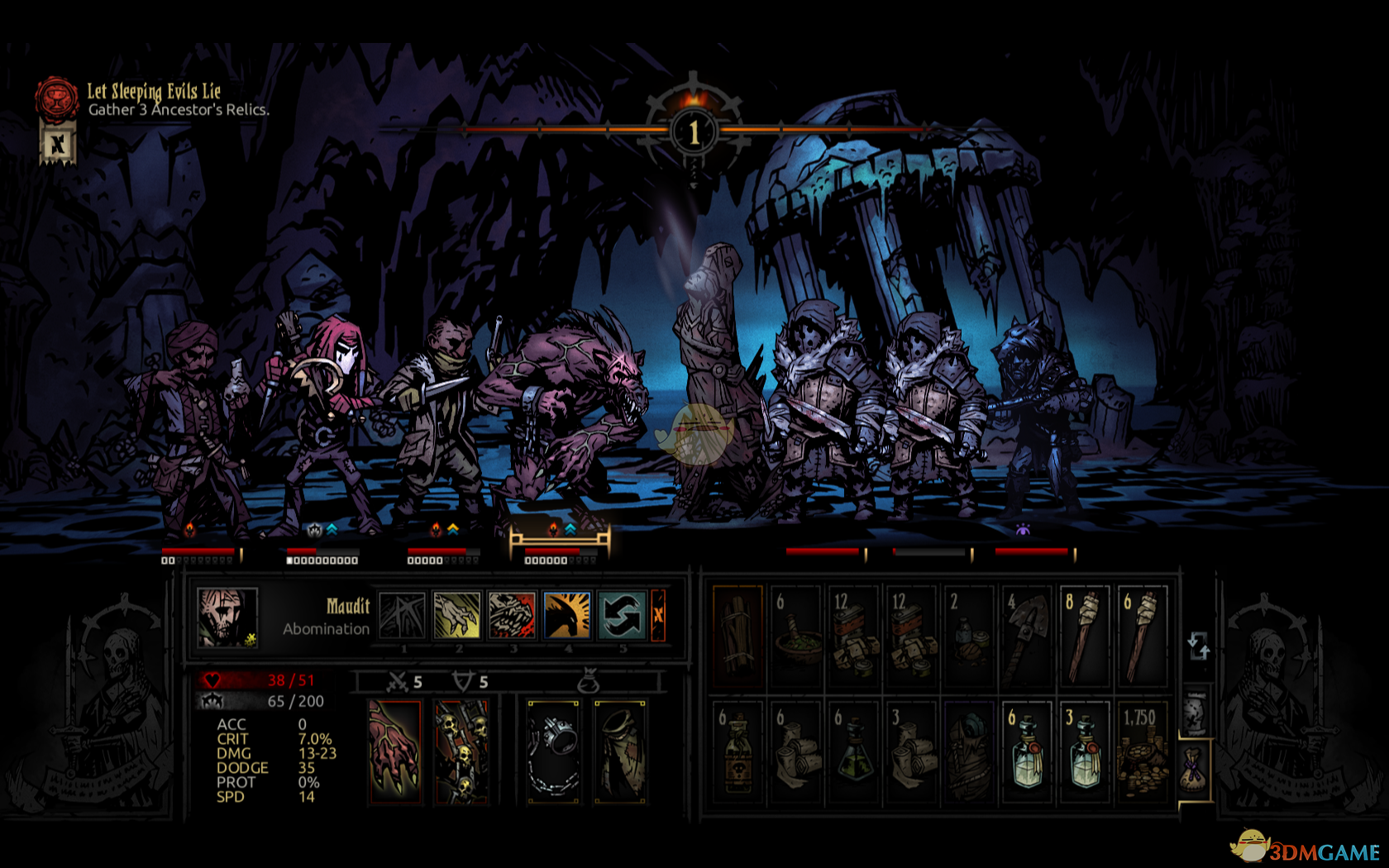Use the shovel from inventory

[x=1027, y=635]
